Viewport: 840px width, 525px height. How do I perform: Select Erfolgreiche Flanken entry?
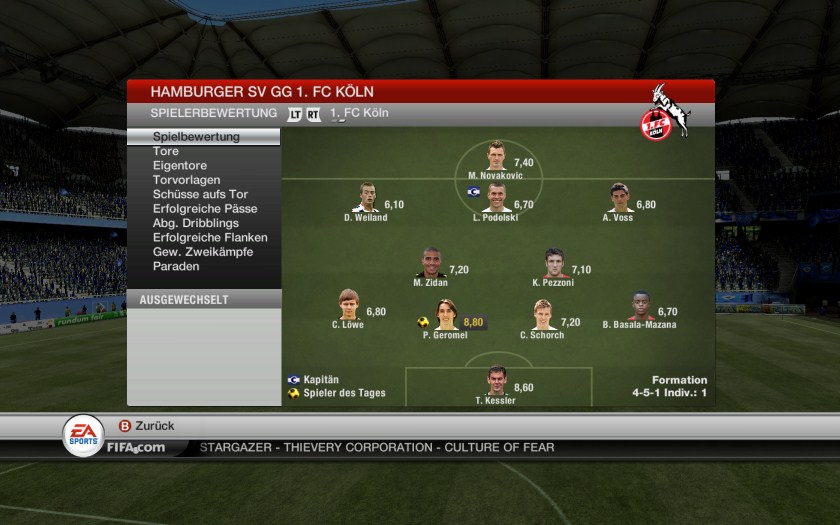tap(210, 238)
